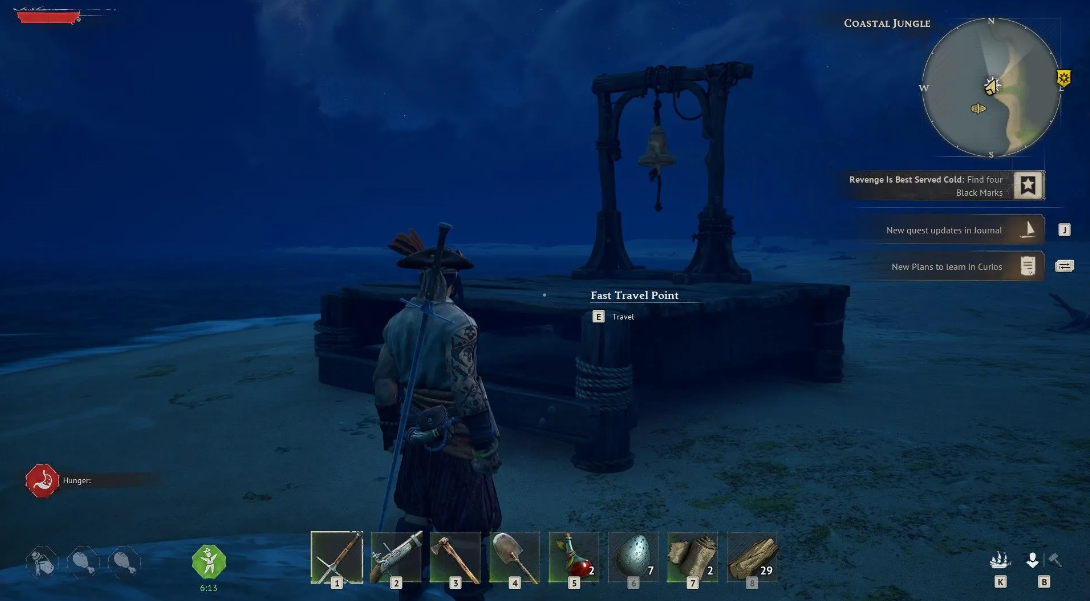1090x601 pixels.
Task: Click the yellow marker on minimap edge
Action: 1063,77
